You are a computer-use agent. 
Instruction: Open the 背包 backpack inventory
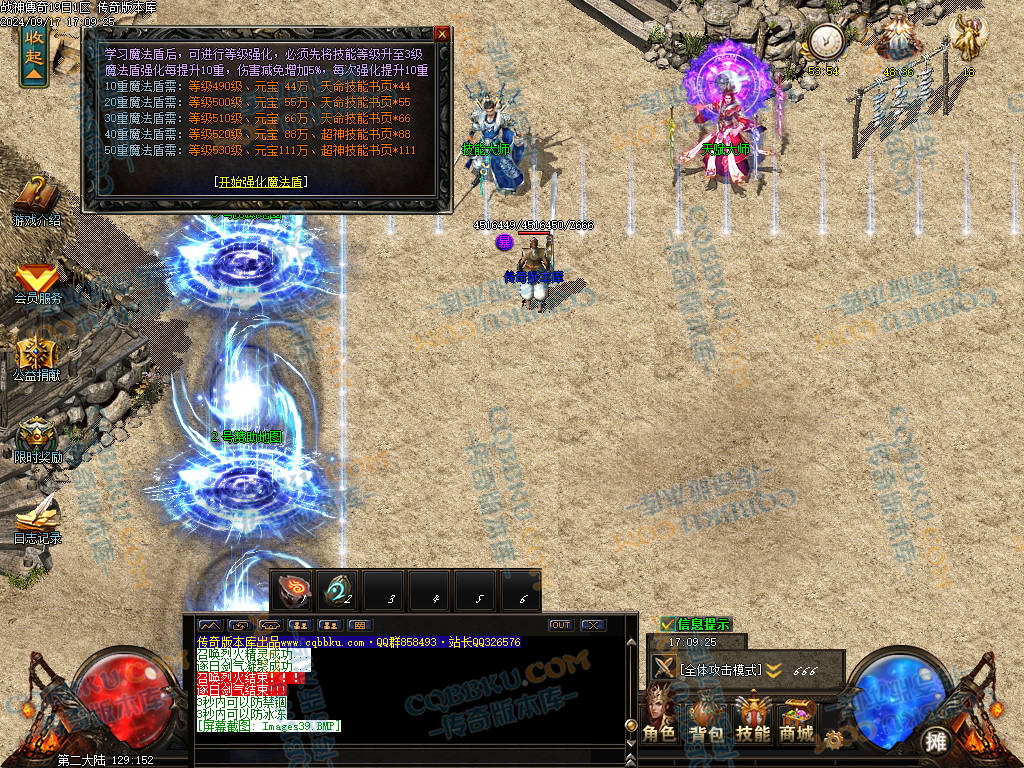click(x=705, y=719)
